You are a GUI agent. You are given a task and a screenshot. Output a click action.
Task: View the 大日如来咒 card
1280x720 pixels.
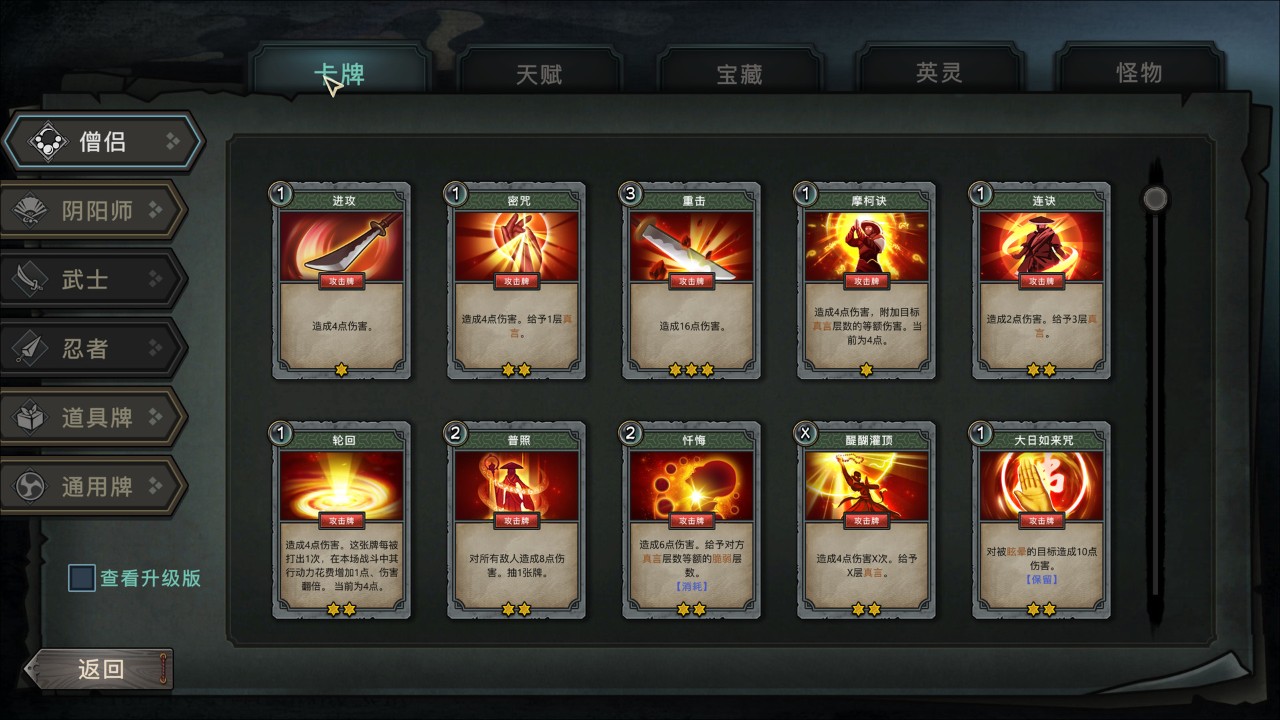[x=1041, y=520]
